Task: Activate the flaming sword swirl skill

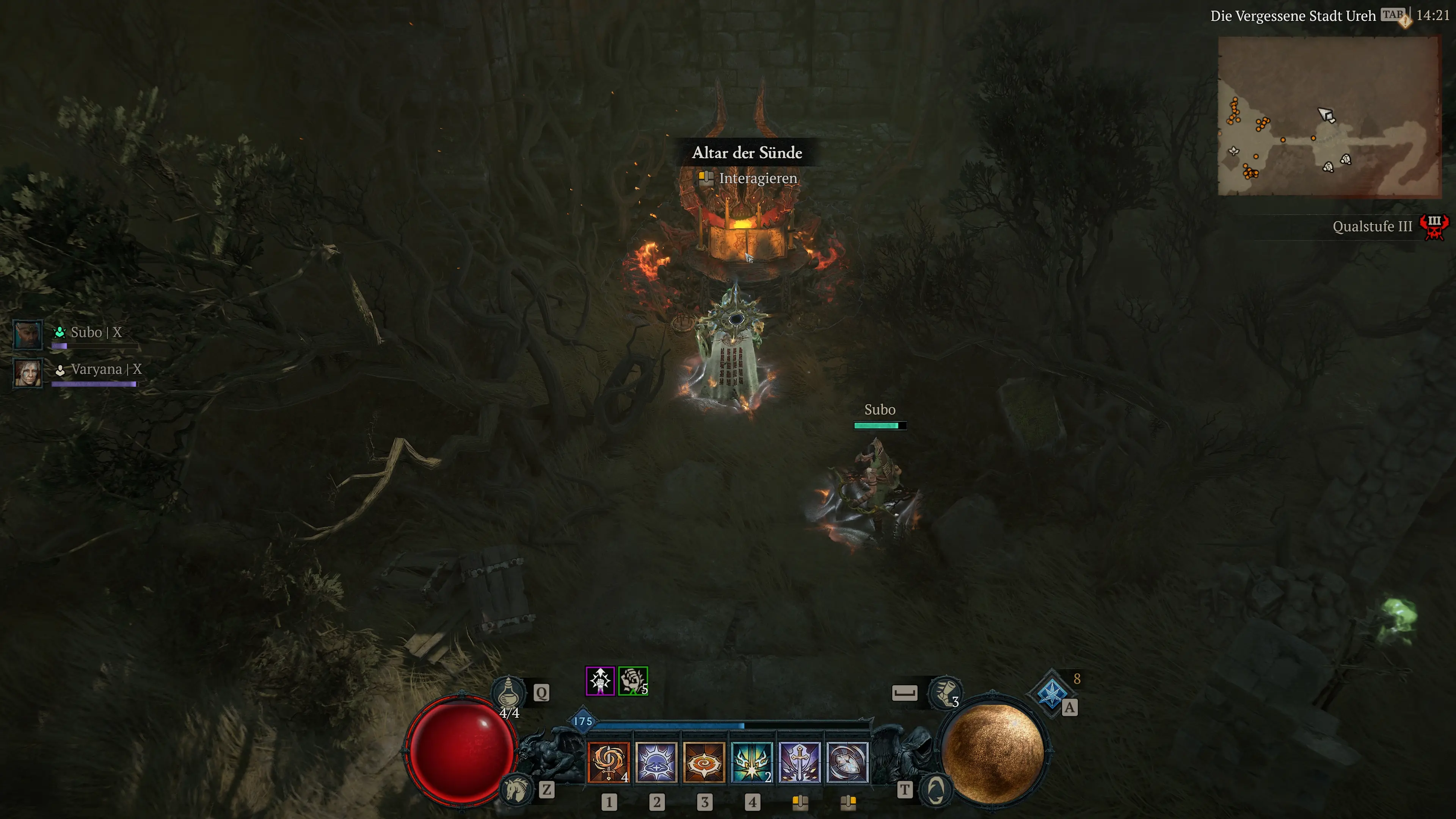Action: [608, 762]
